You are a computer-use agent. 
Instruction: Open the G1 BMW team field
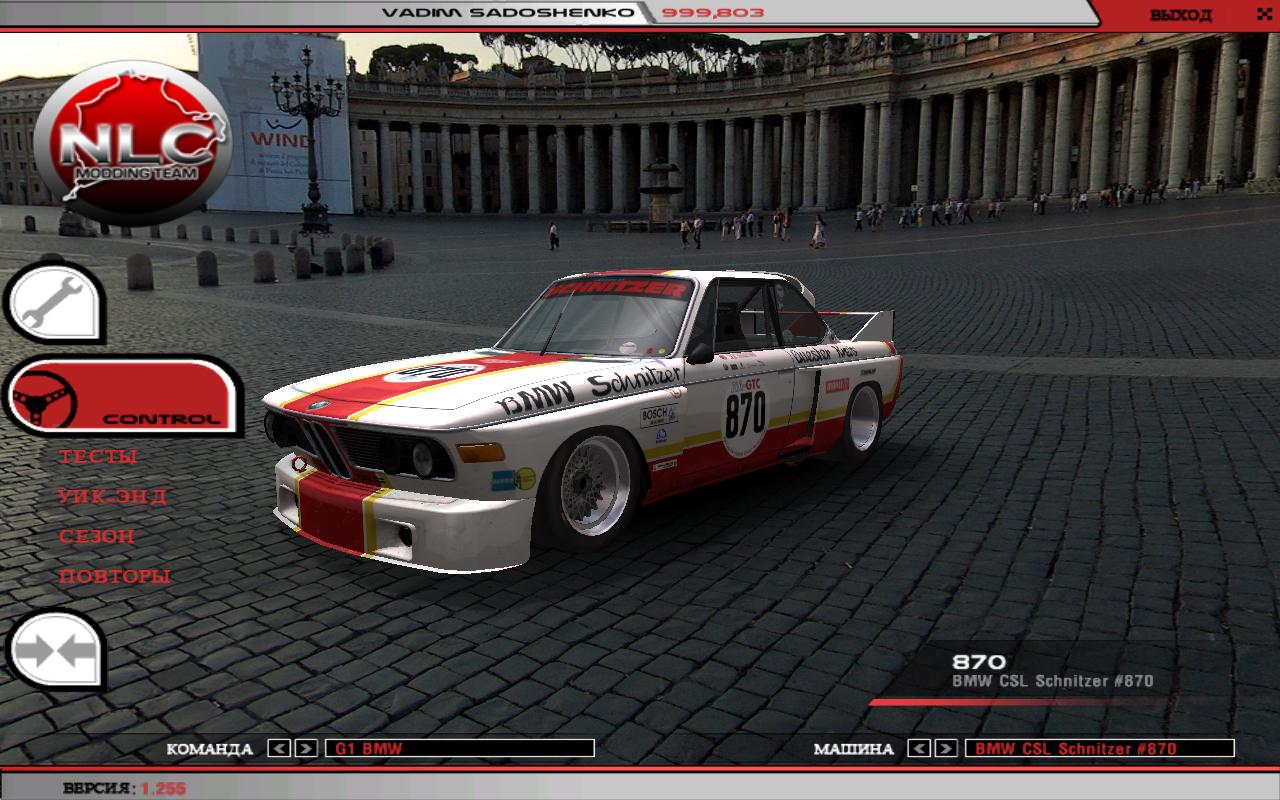(x=460, y=748)
